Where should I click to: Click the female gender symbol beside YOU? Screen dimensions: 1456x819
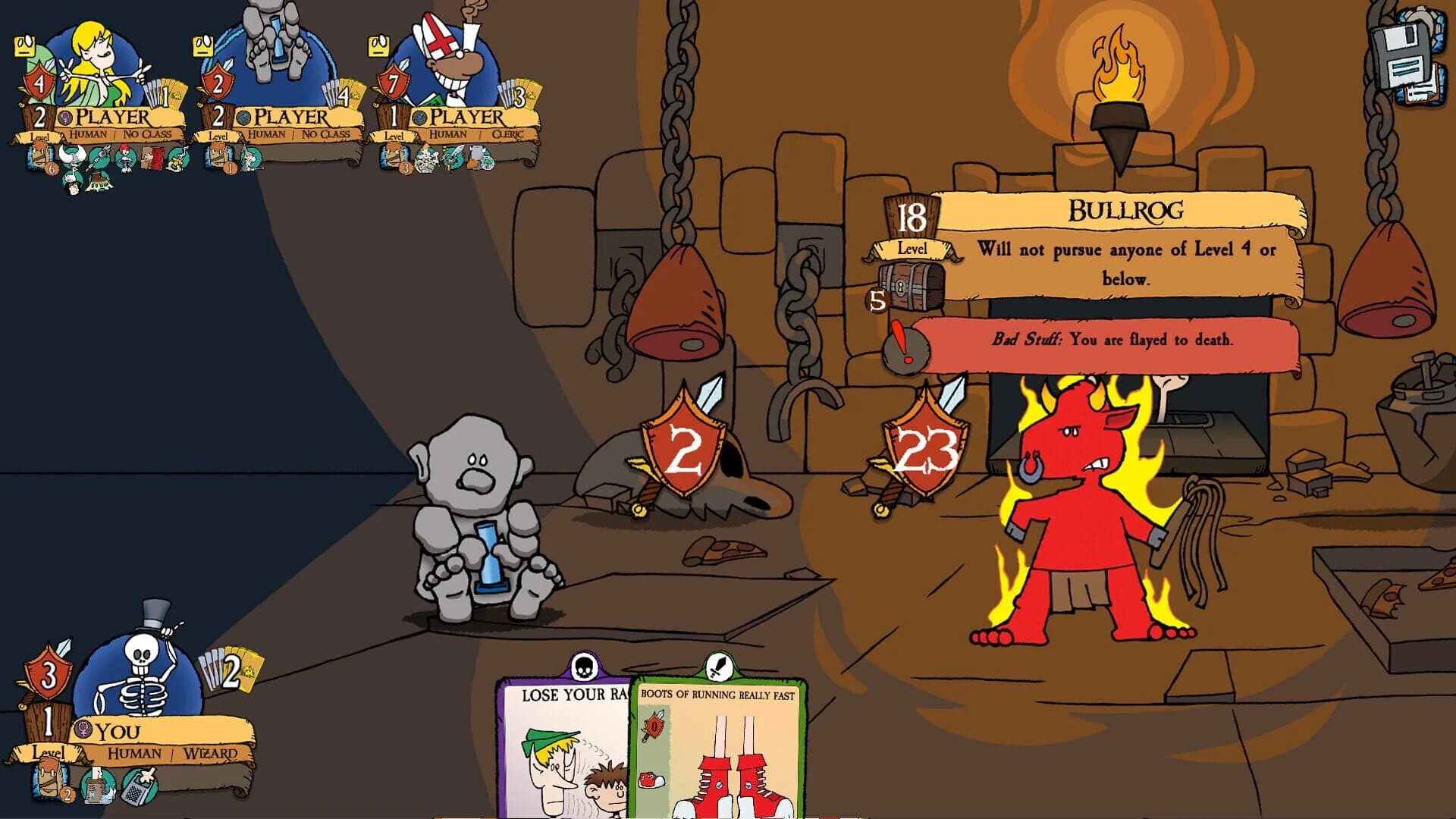click(83, 729)
